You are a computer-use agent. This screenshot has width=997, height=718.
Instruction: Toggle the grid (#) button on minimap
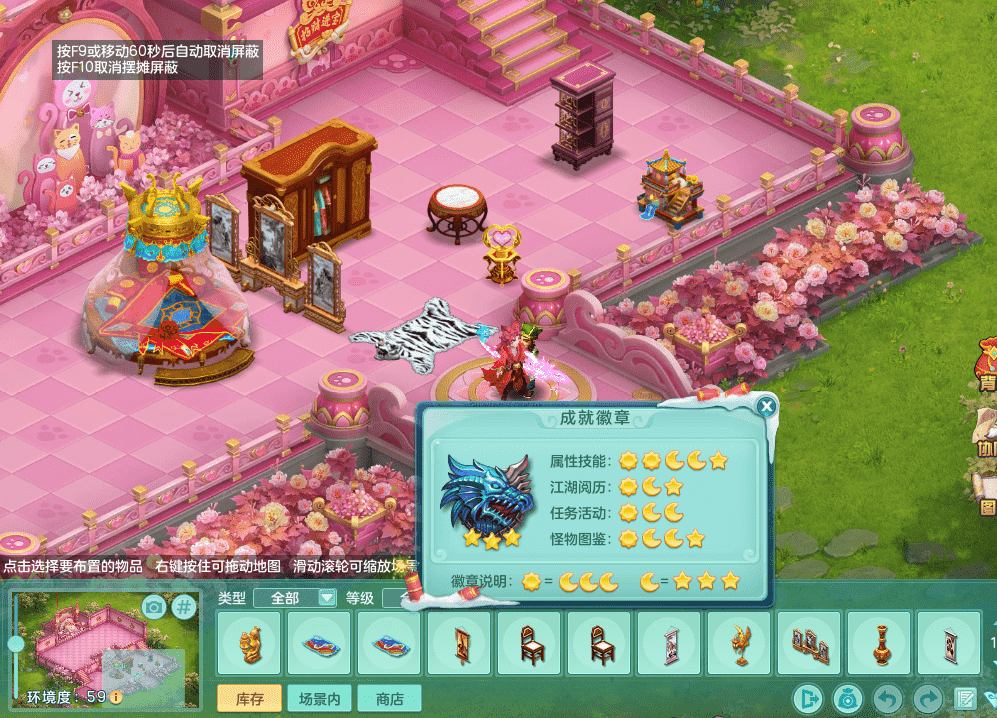pos(184,606)
